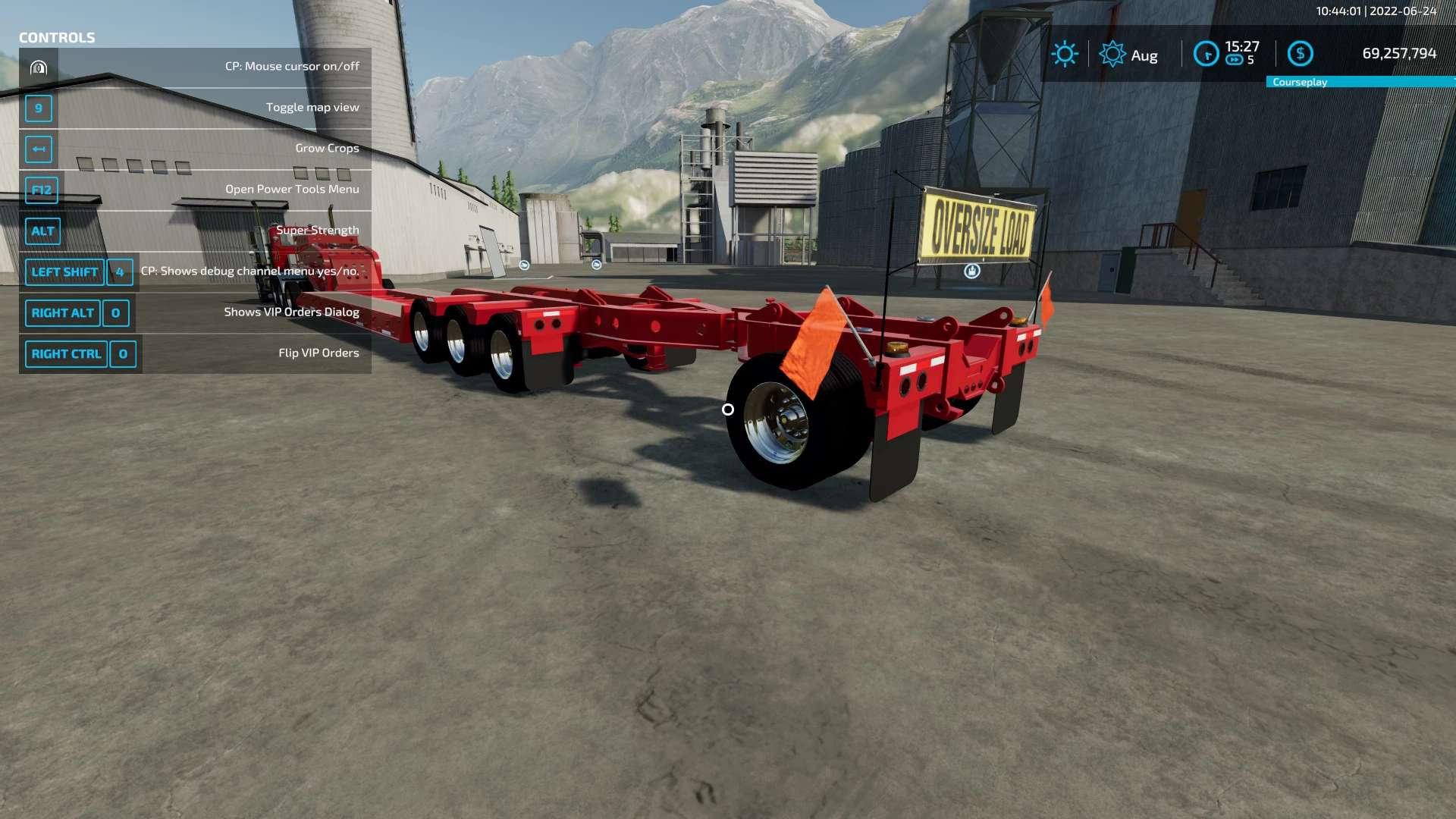This screenshot has height=819, width=1456.
Task: Click the game clock speed icon
Action: tap(1206, 54)
